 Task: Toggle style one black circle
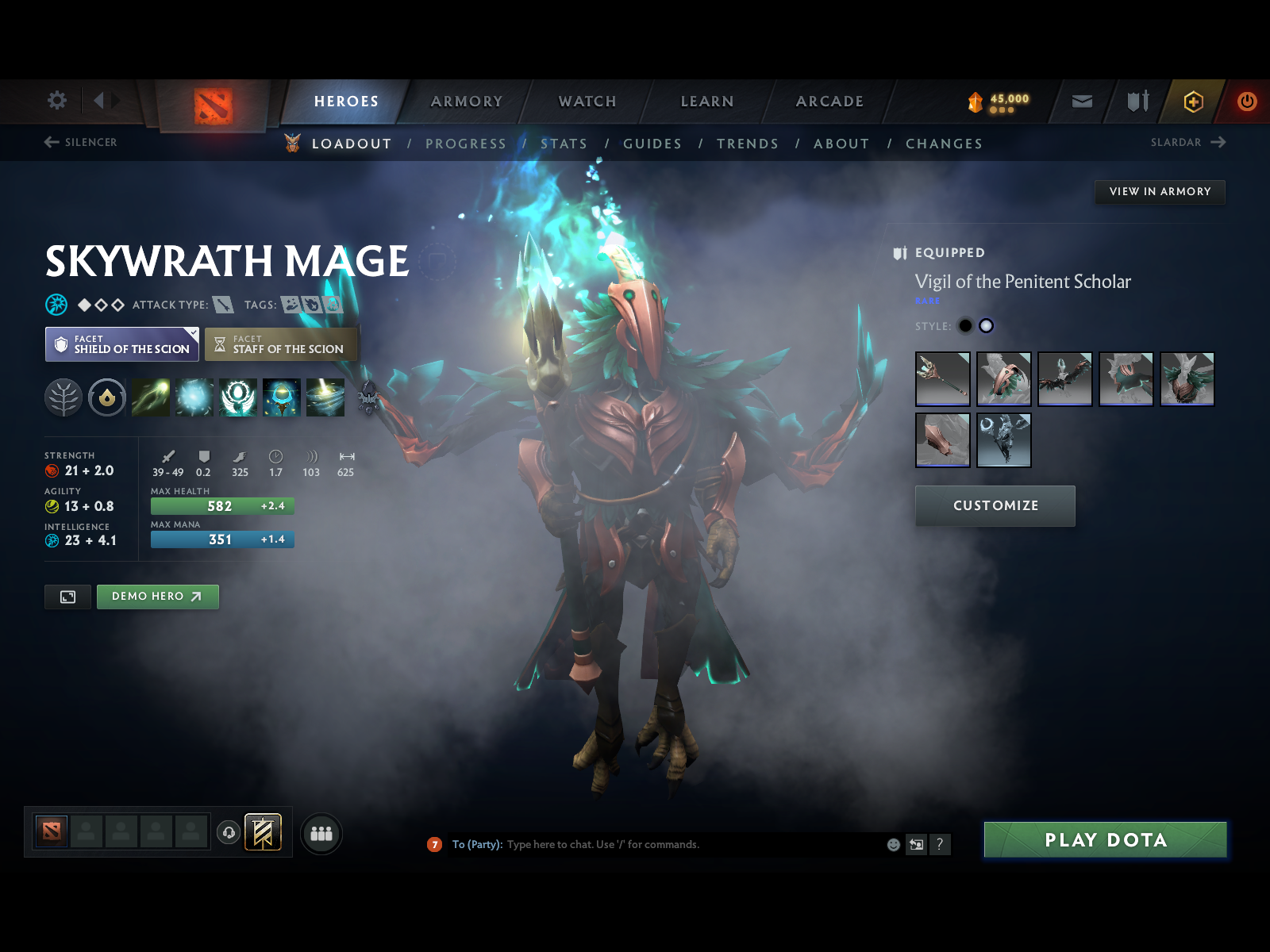[x=965, y=326]
